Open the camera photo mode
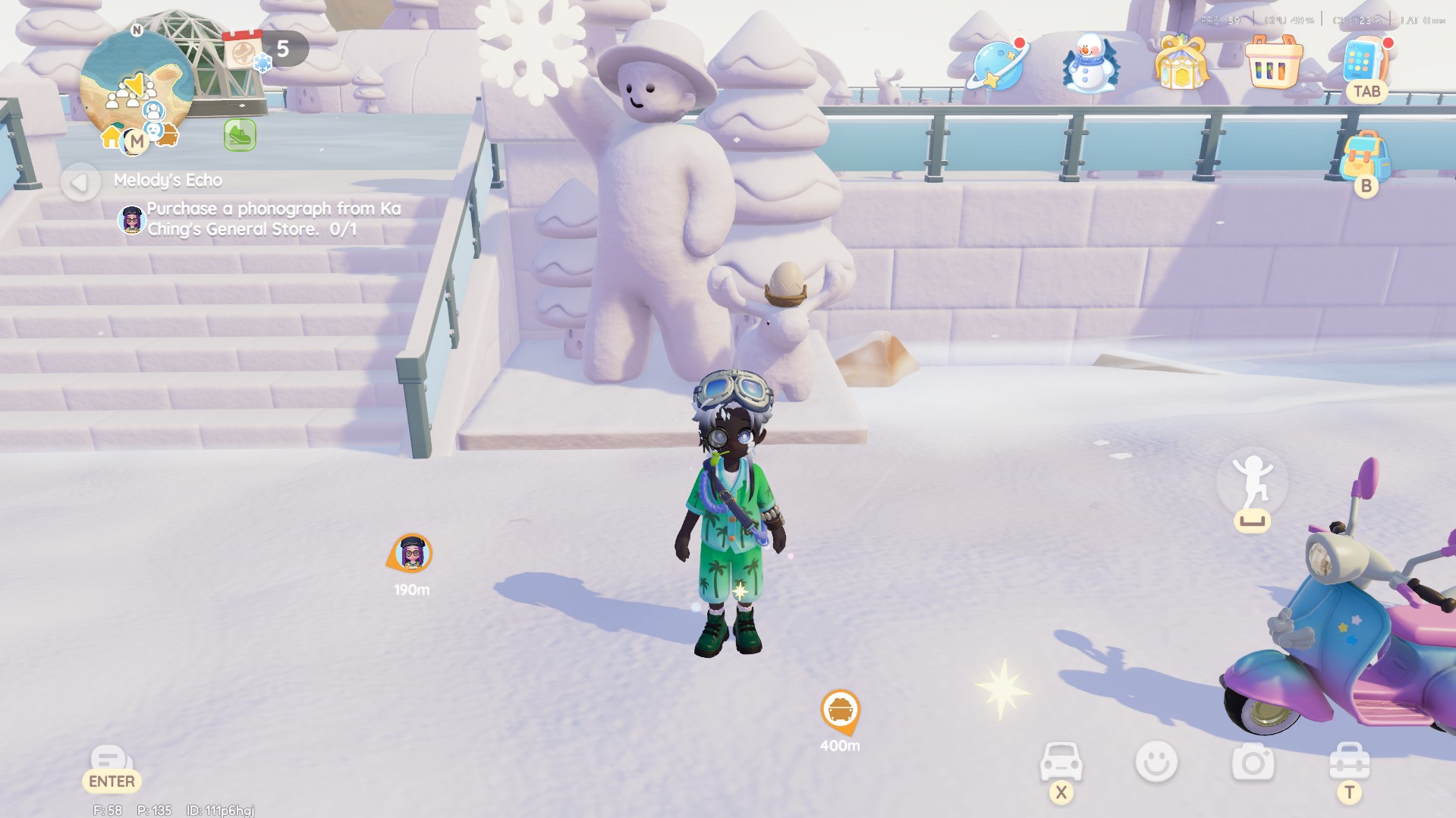 1253,762
